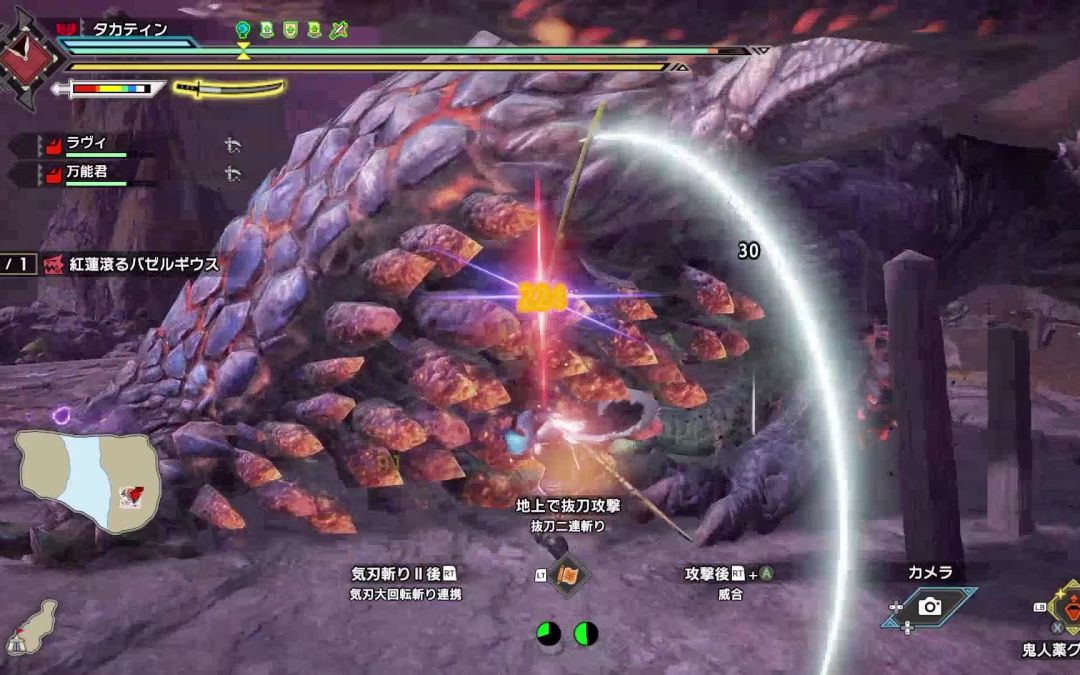The width and height of the screenshot is (1080, 675).
Task: Click the long sword spirit gauge icon
Action: [x=229, y=88]
